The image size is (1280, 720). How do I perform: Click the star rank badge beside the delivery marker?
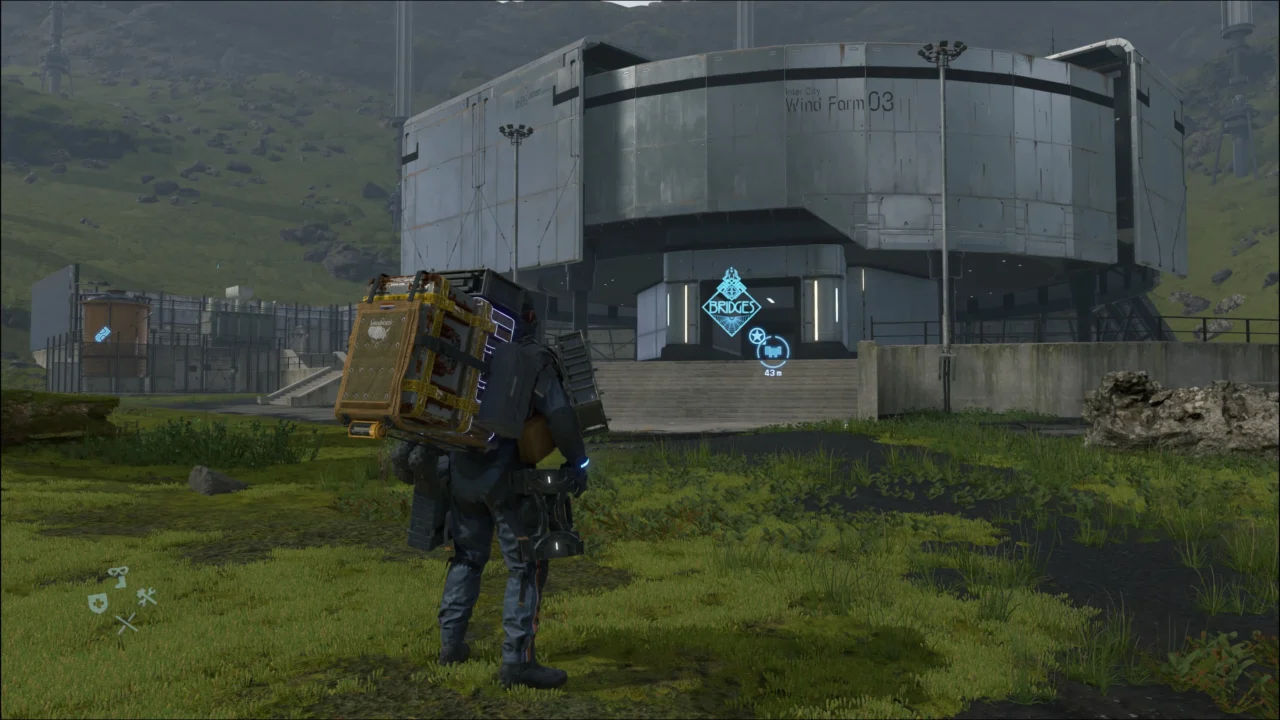point(757,336)
